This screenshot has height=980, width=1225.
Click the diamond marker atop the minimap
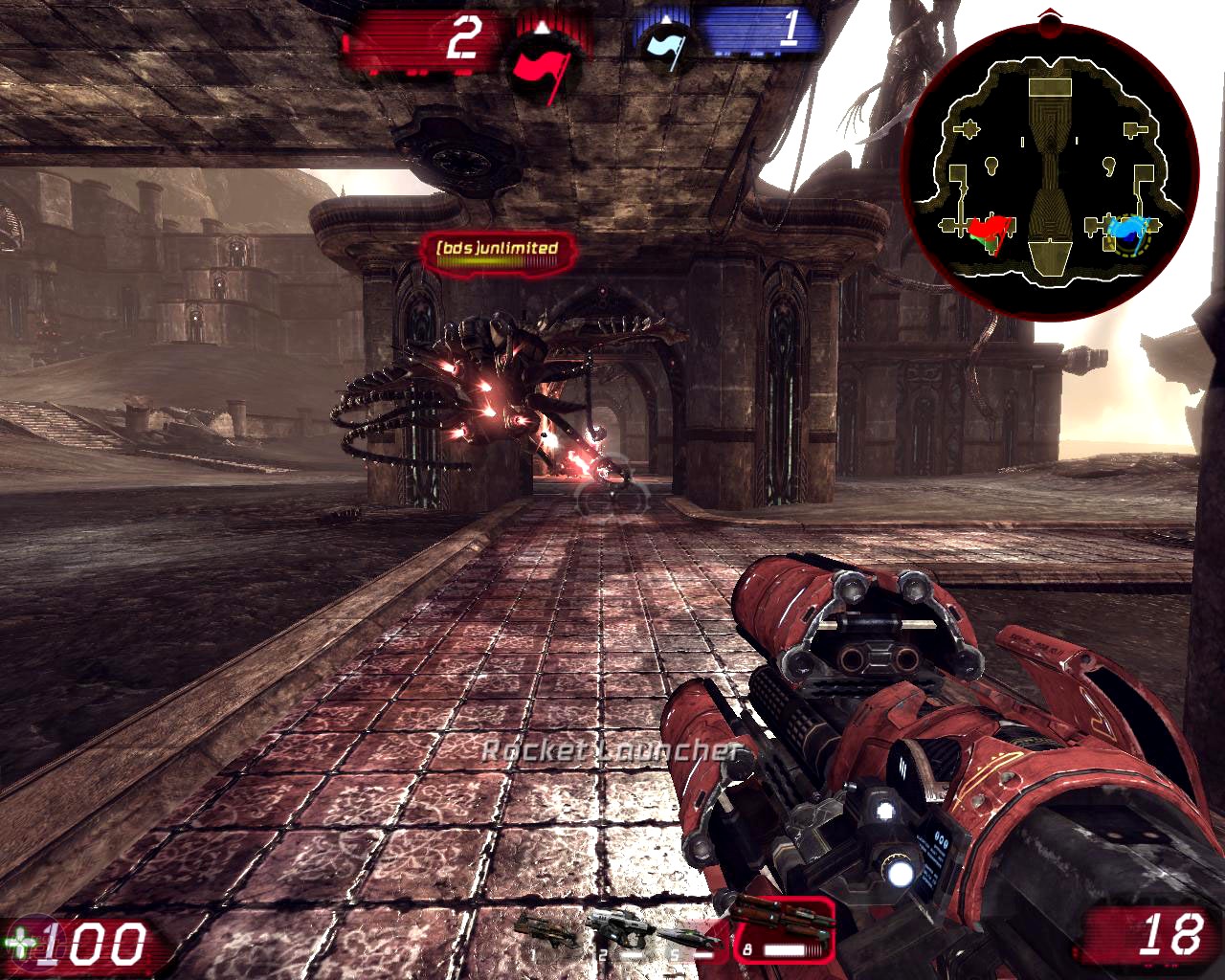click(1049, 13)
